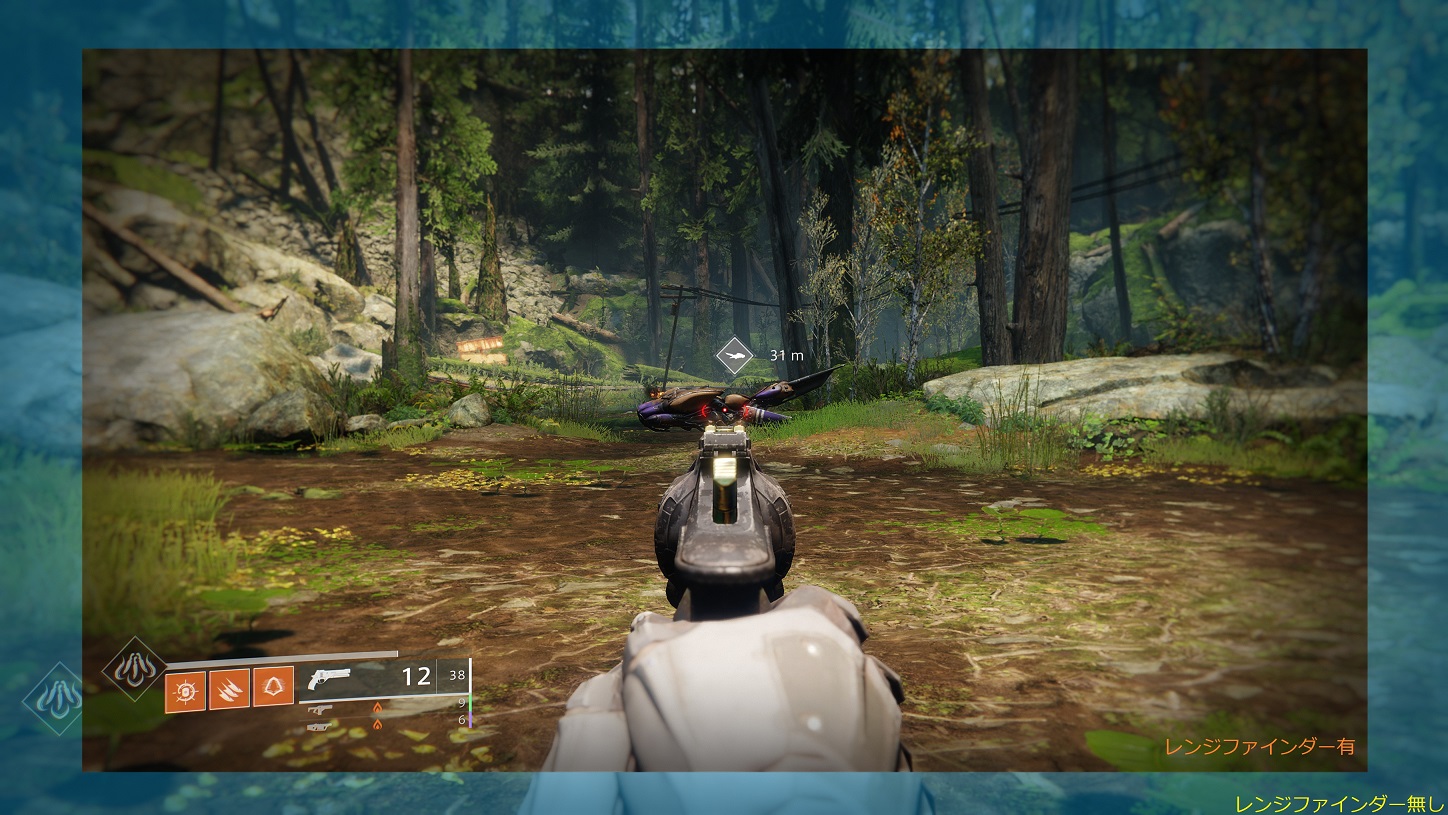Activate the dark diamond super ability icon

(x=134, y=668)
